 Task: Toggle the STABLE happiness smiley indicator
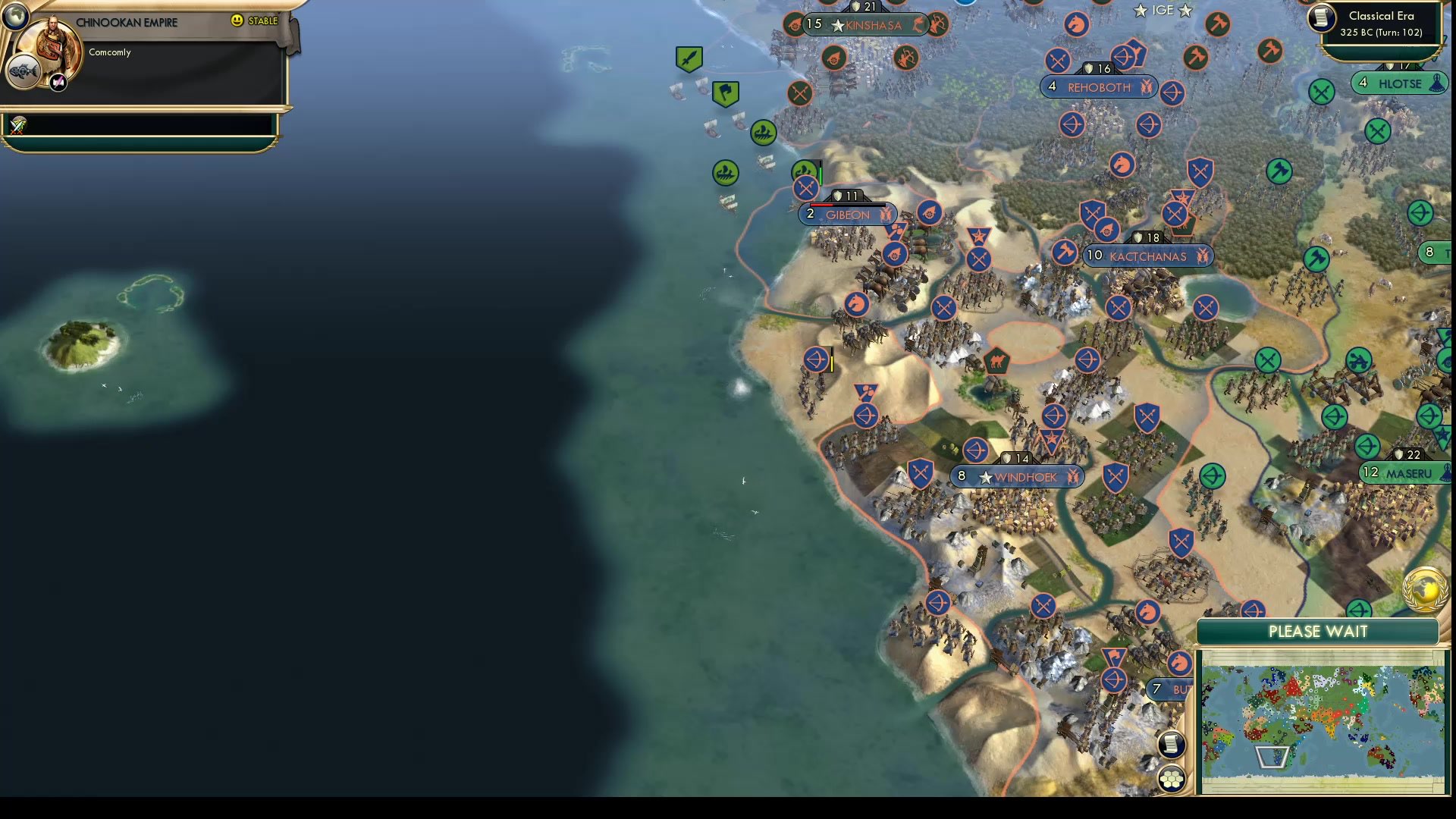(x=237, y=21)
